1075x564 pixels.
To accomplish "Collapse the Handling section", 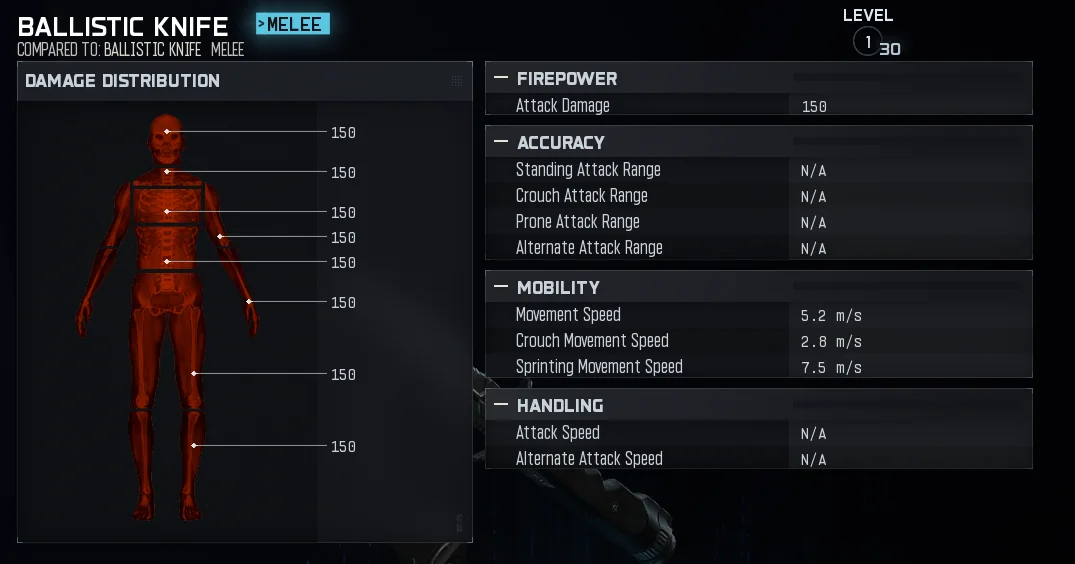I will tap(501, 405).
